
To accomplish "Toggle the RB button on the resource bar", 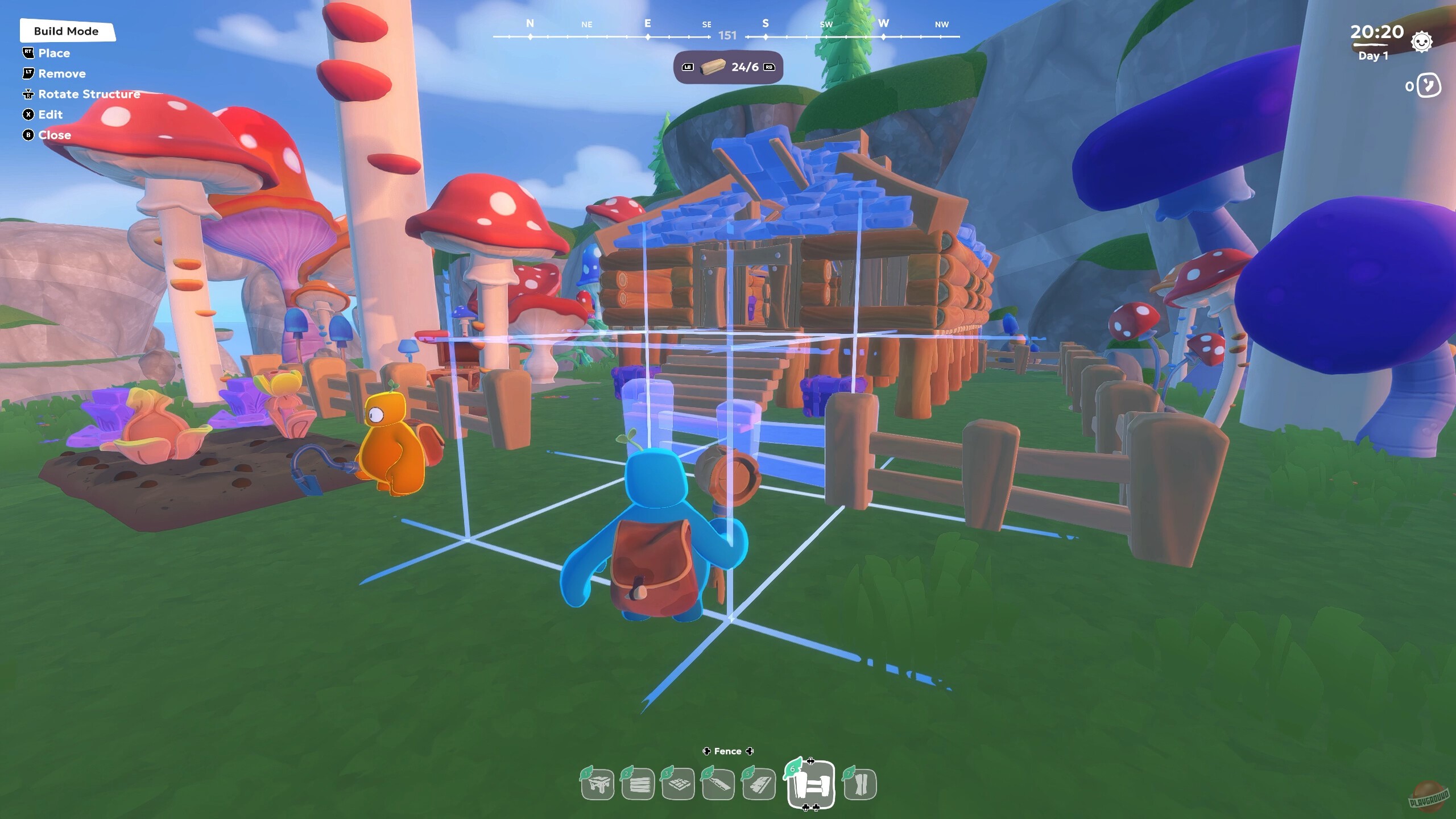I will [769, 67].
